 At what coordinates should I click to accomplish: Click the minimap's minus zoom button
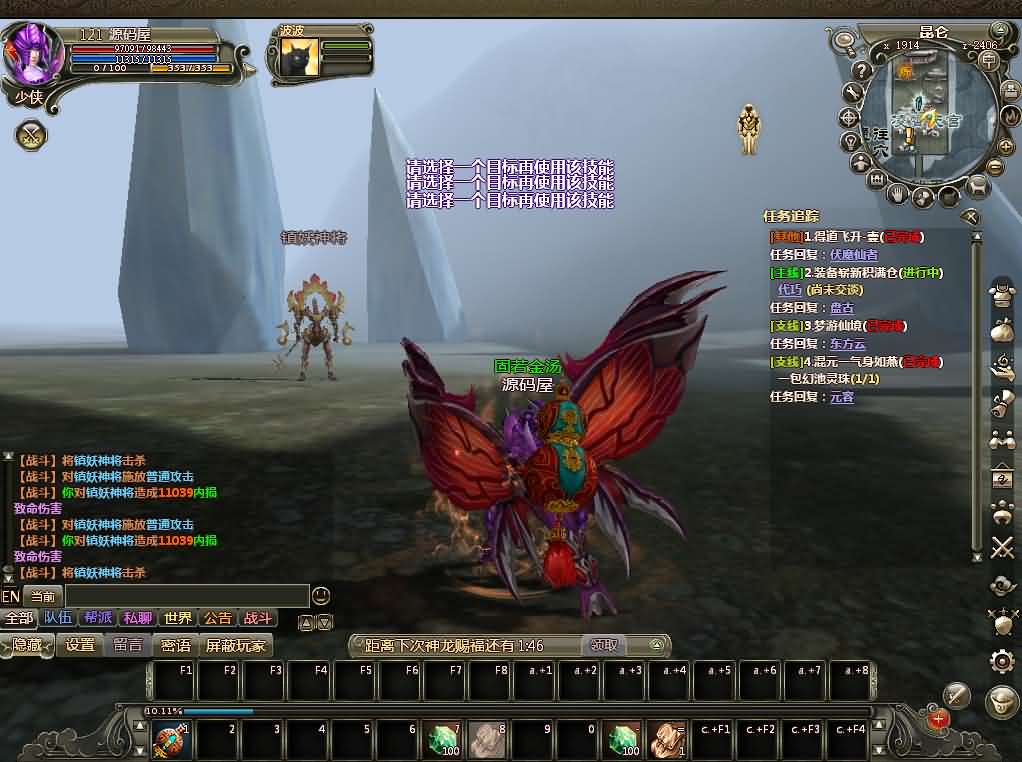click(x=994, y=167)
